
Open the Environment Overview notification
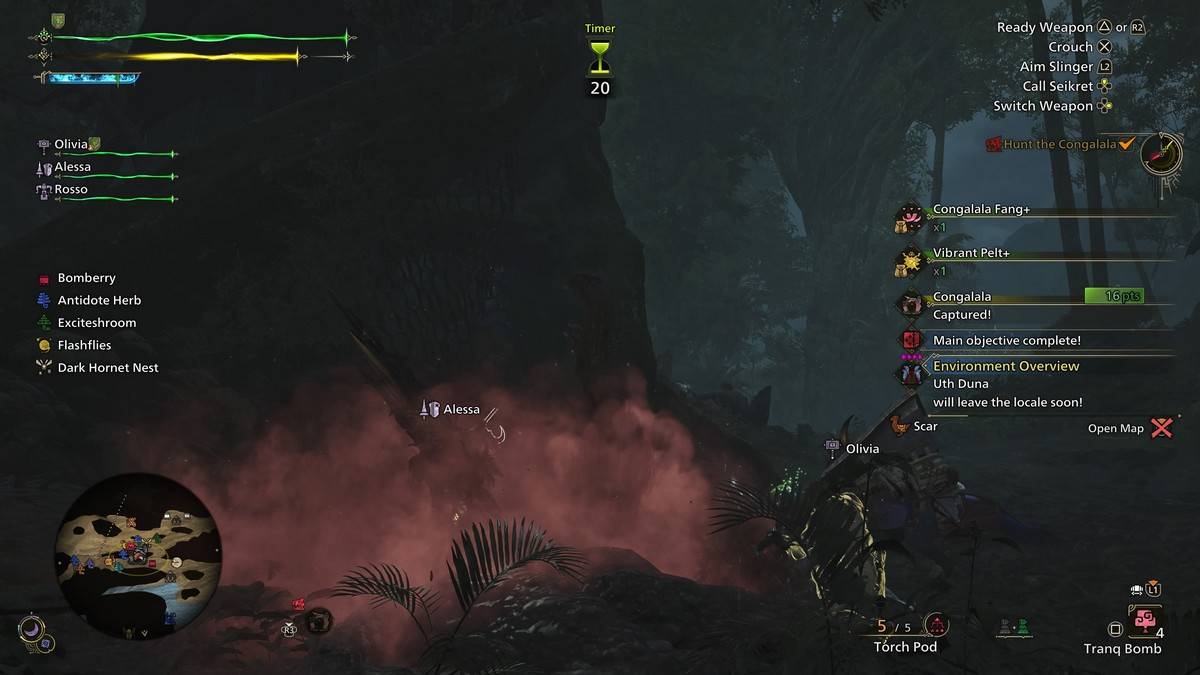(x=1005, y=367)
